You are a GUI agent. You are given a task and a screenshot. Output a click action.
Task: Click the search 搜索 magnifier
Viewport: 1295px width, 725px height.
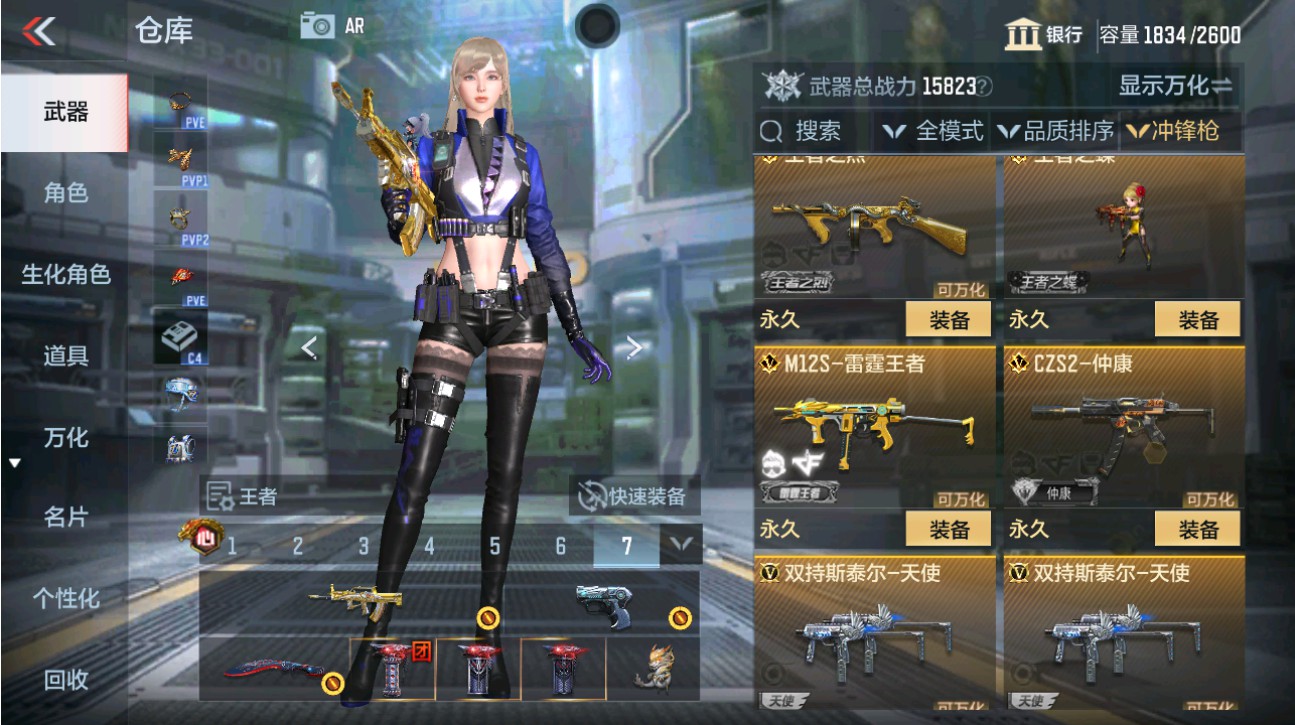pyautogui.click(x=769, y=130)
